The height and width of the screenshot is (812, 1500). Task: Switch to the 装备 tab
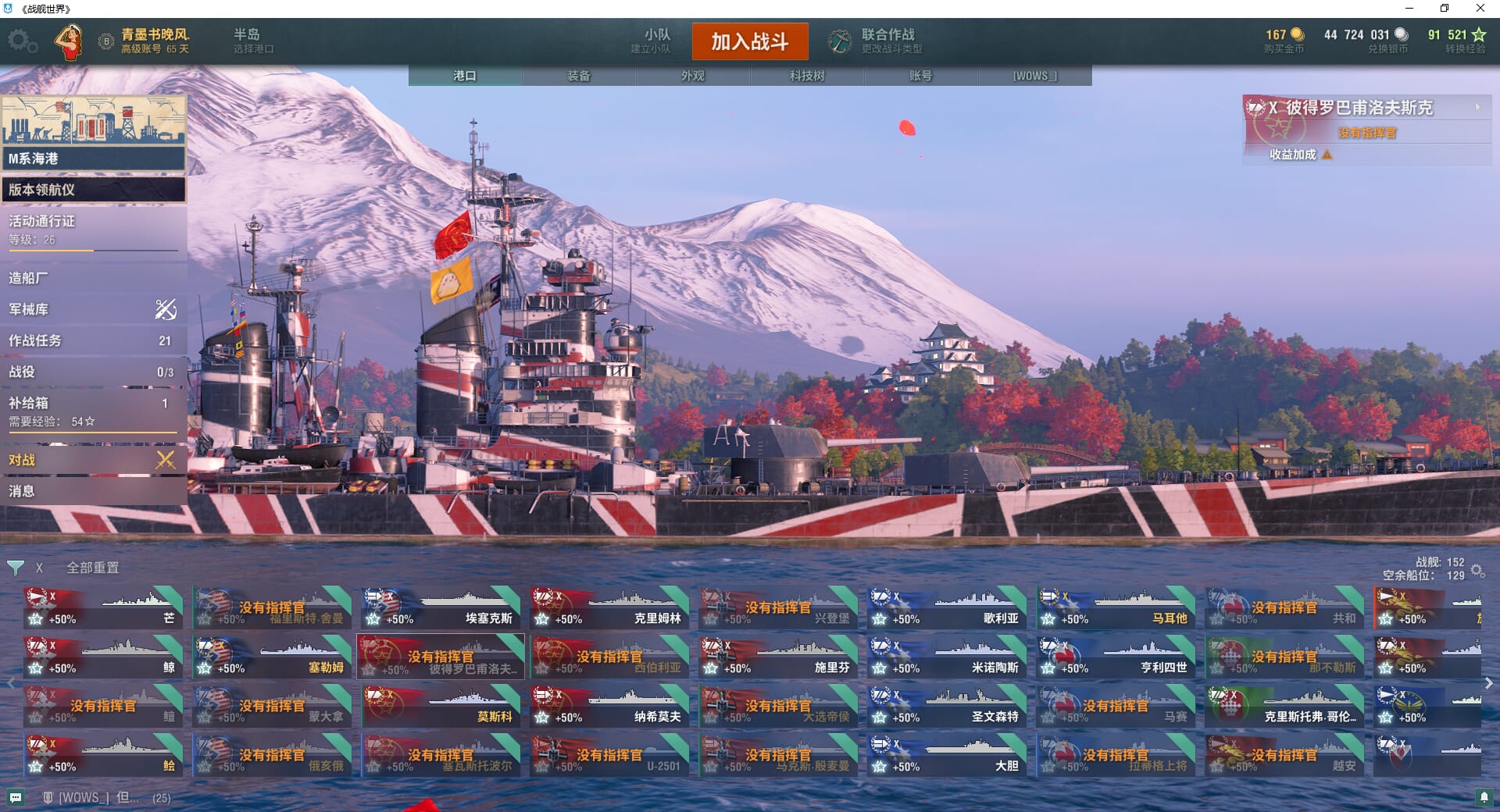578,76
